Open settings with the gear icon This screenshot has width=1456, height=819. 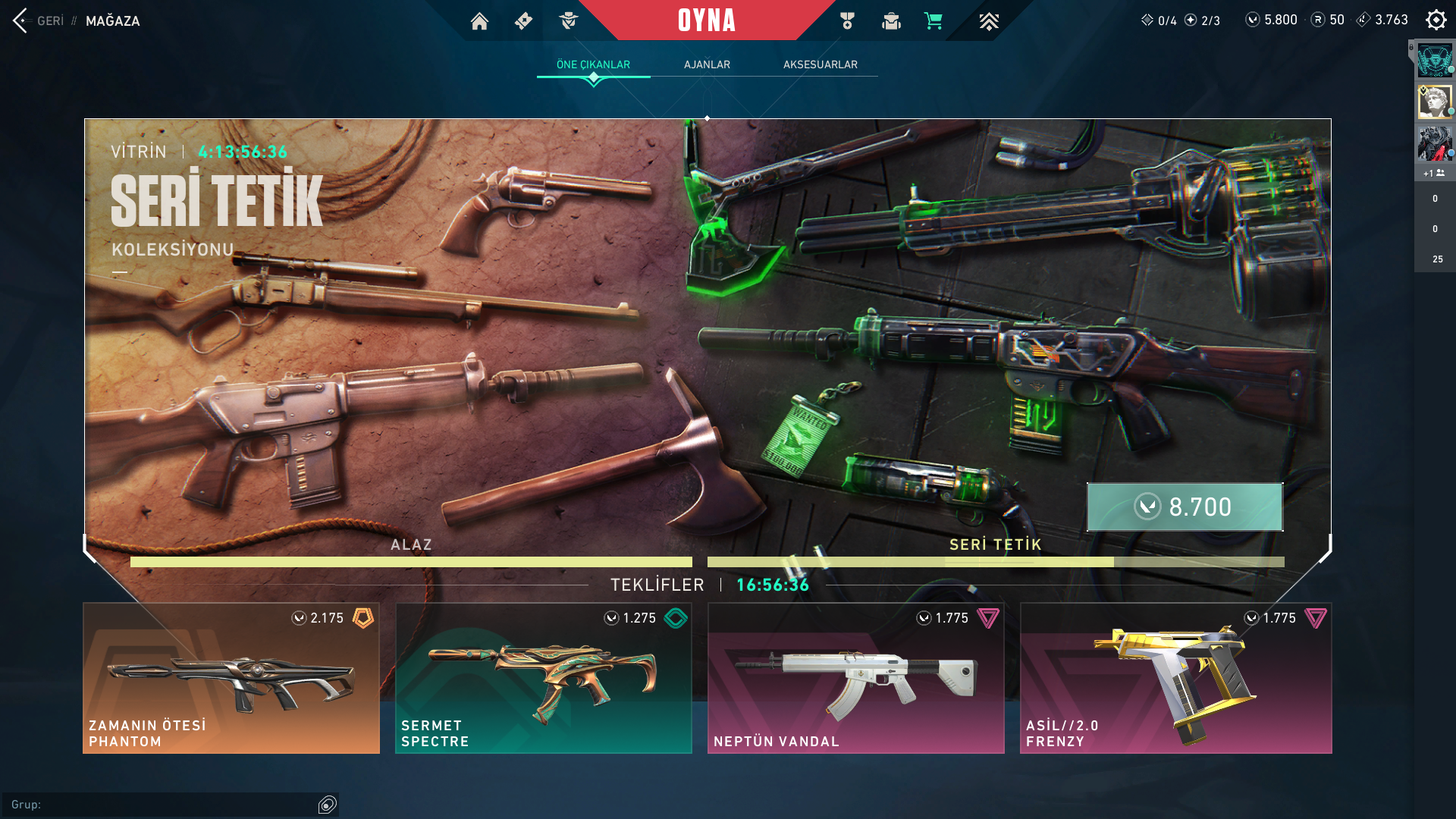tap(1436, 20)
